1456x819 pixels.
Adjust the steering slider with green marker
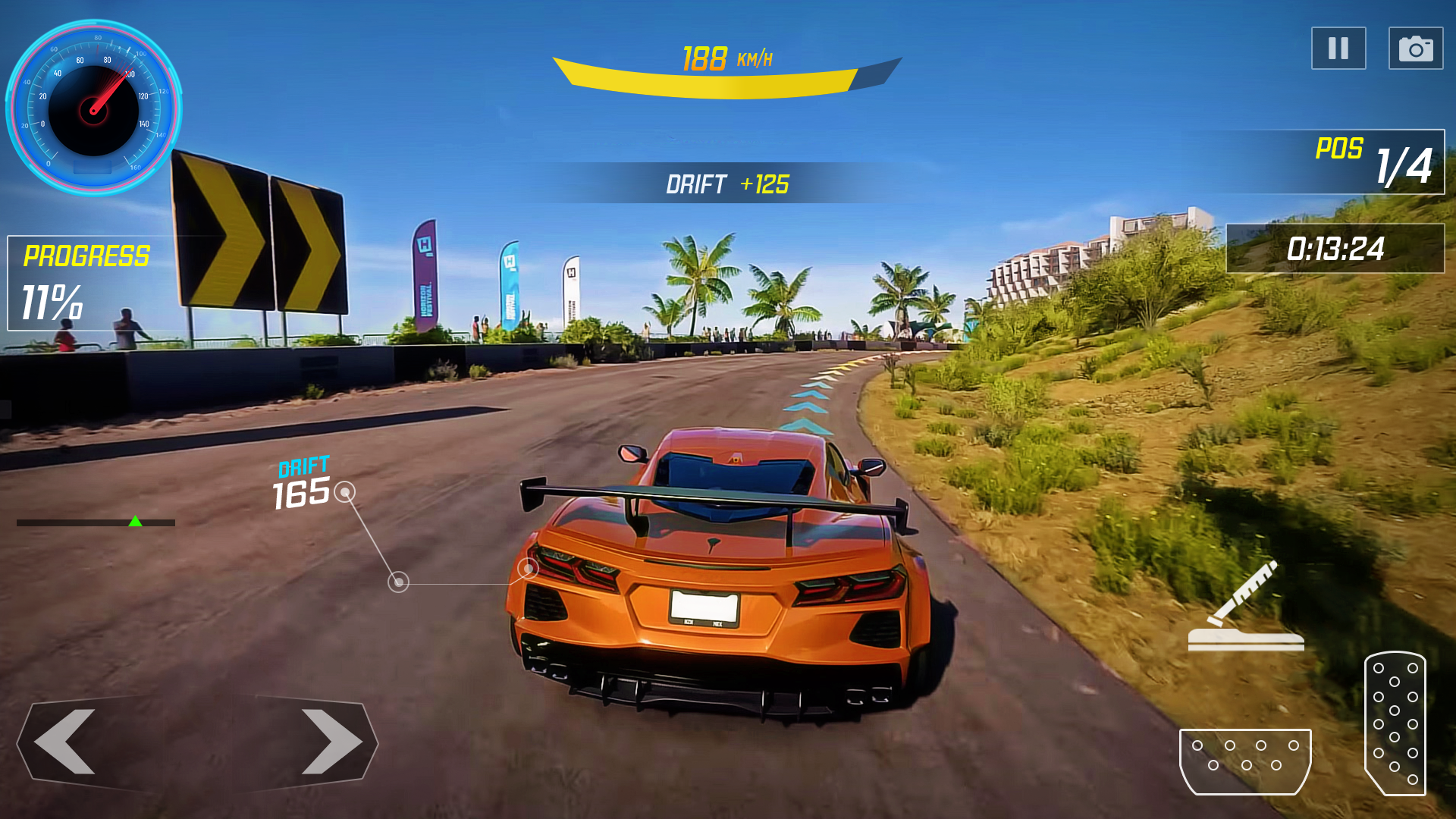[x=136, y=522]
